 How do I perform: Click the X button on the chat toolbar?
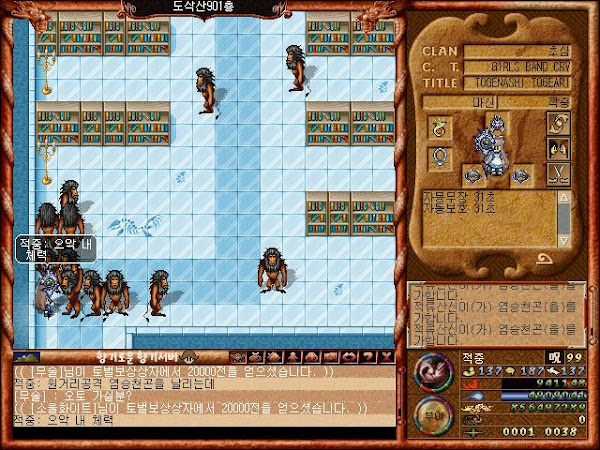point(384,355)
